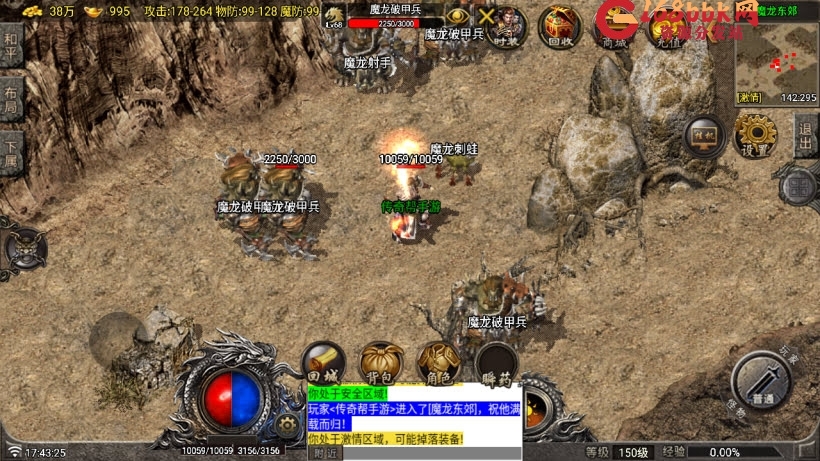The image size is (820, 461).
Task: Click the 瞬药 instant potion slot
Action: pos(495,362)
